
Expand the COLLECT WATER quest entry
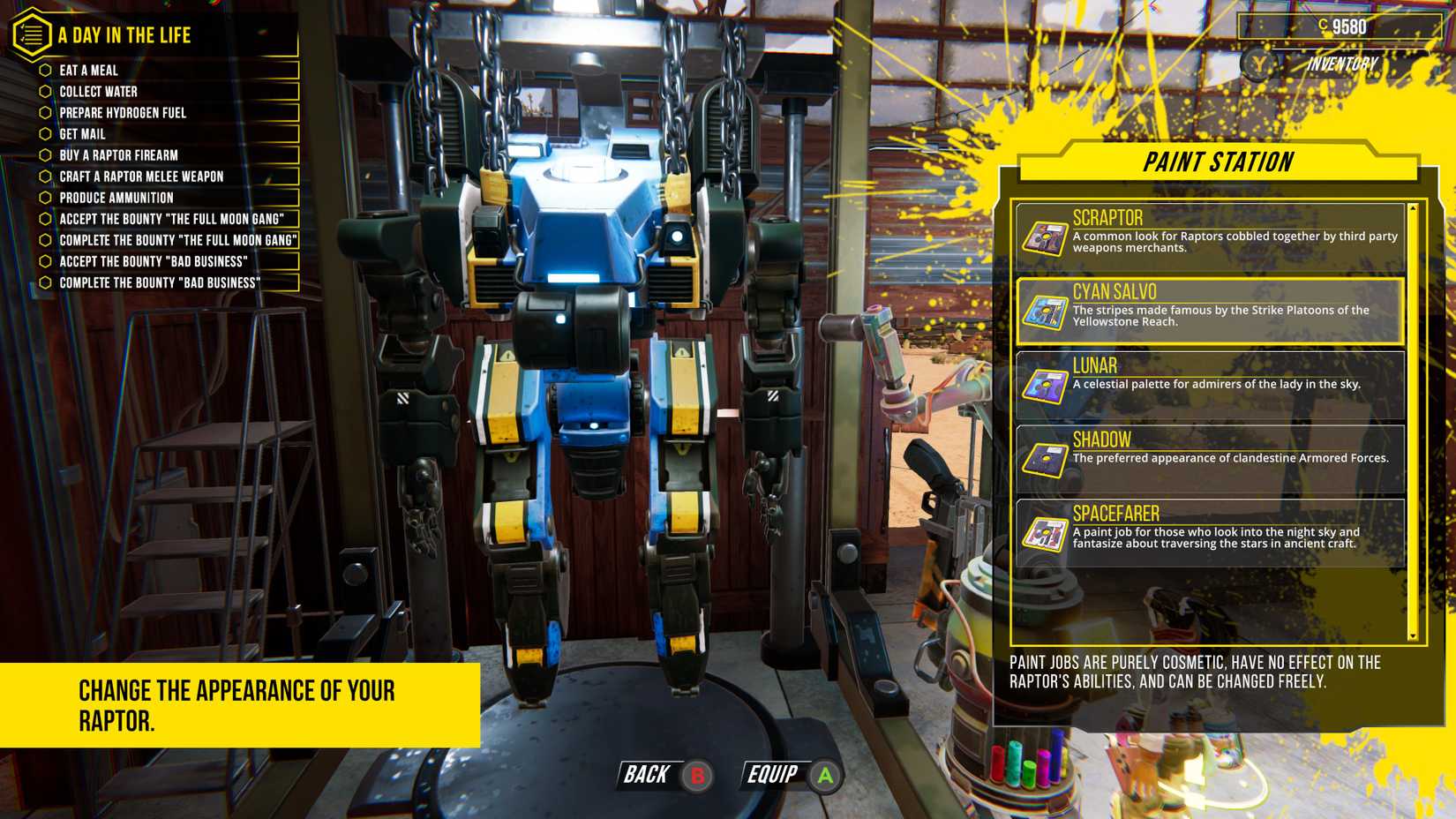tap(97, 92)
